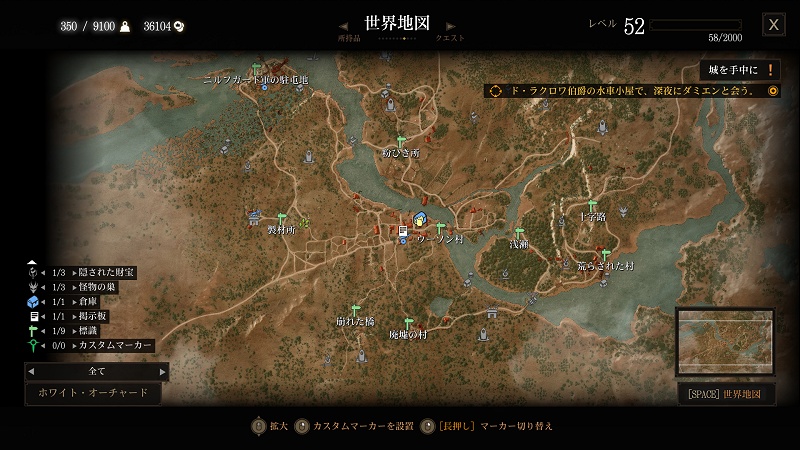Click the 製材所 signpost on the map

[x=281, y=217]
